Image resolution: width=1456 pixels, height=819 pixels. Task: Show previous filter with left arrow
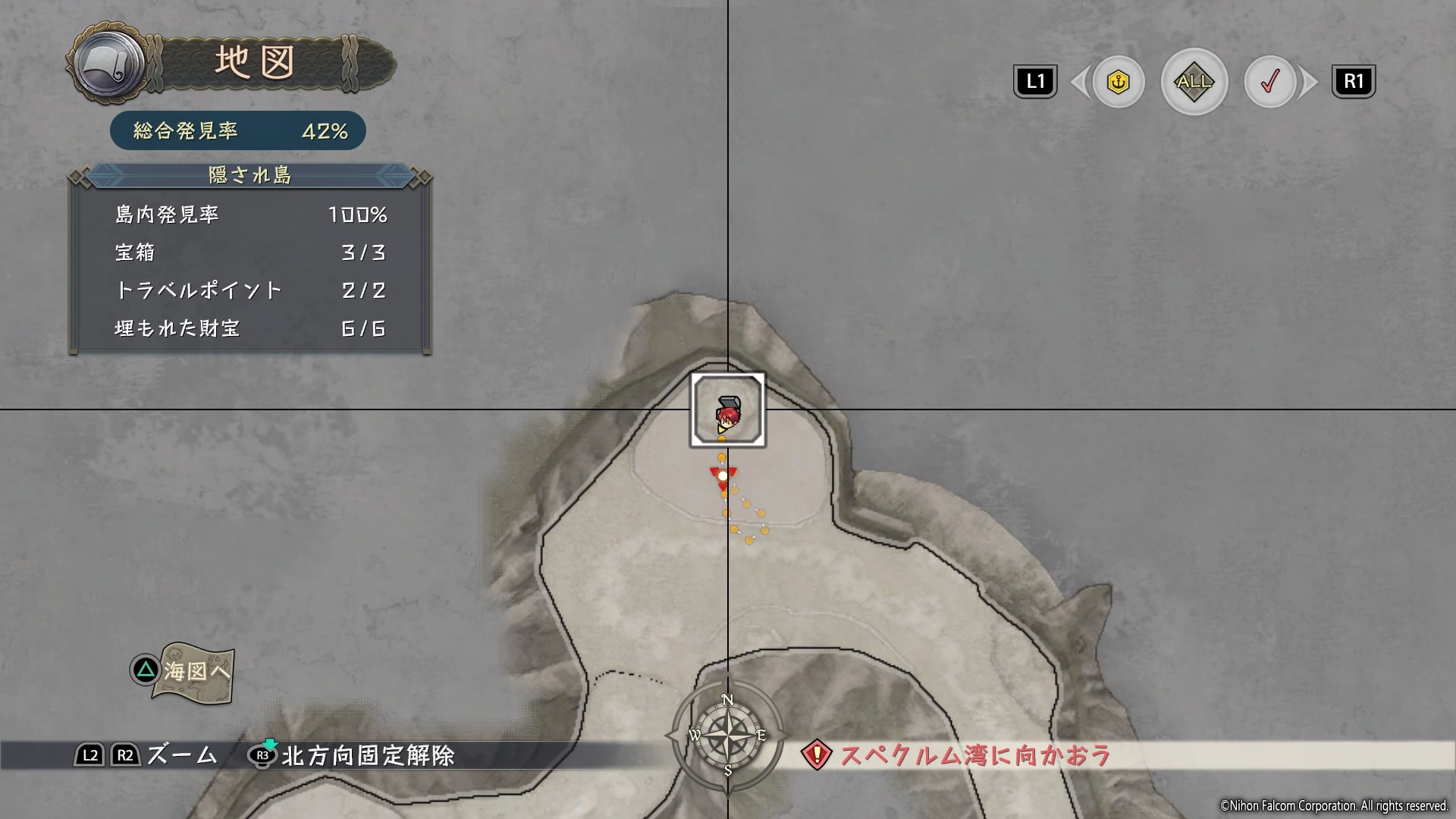[x=1078, y=82]
